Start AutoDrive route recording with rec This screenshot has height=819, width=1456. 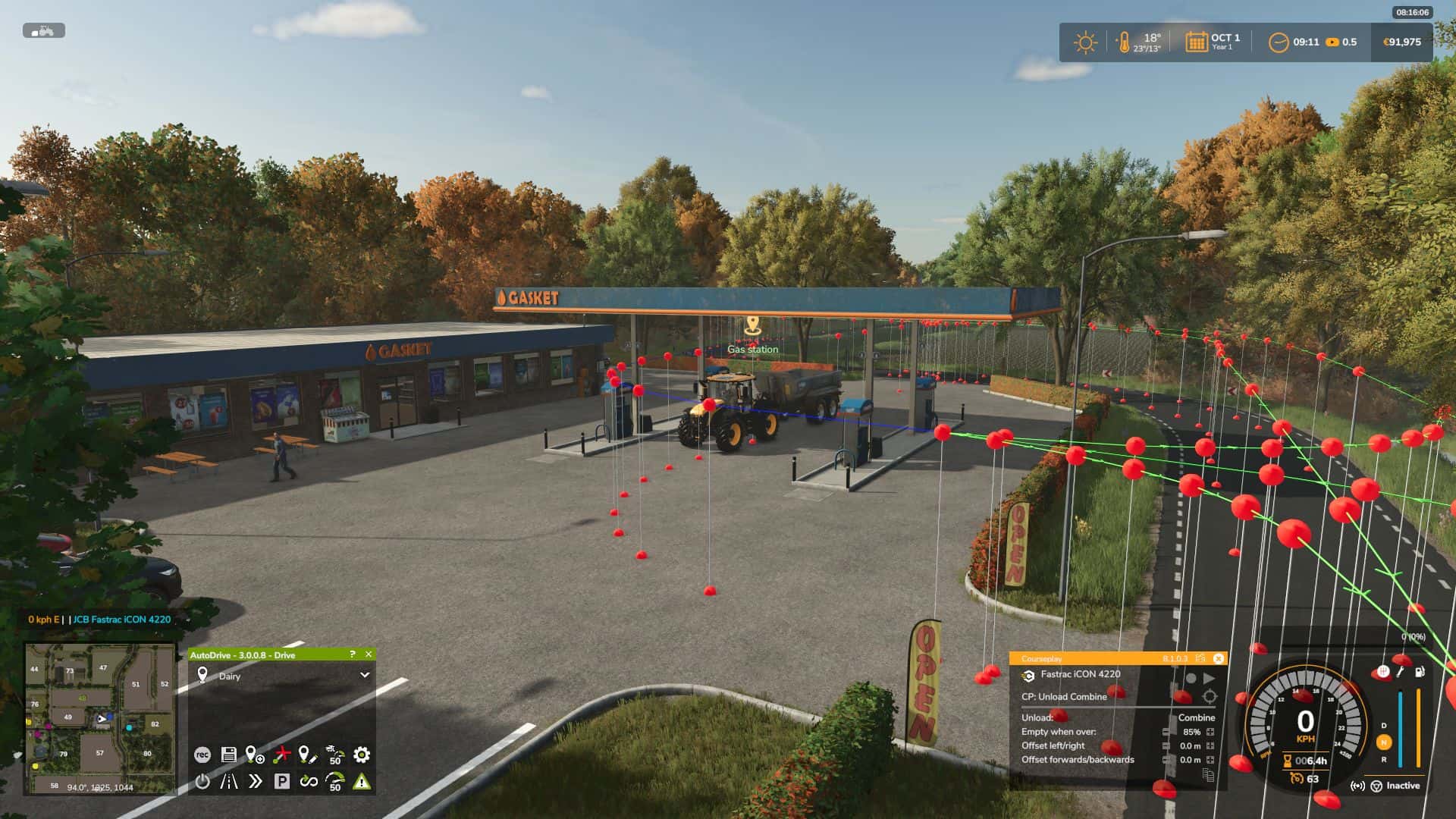click(x=202, y=755)
